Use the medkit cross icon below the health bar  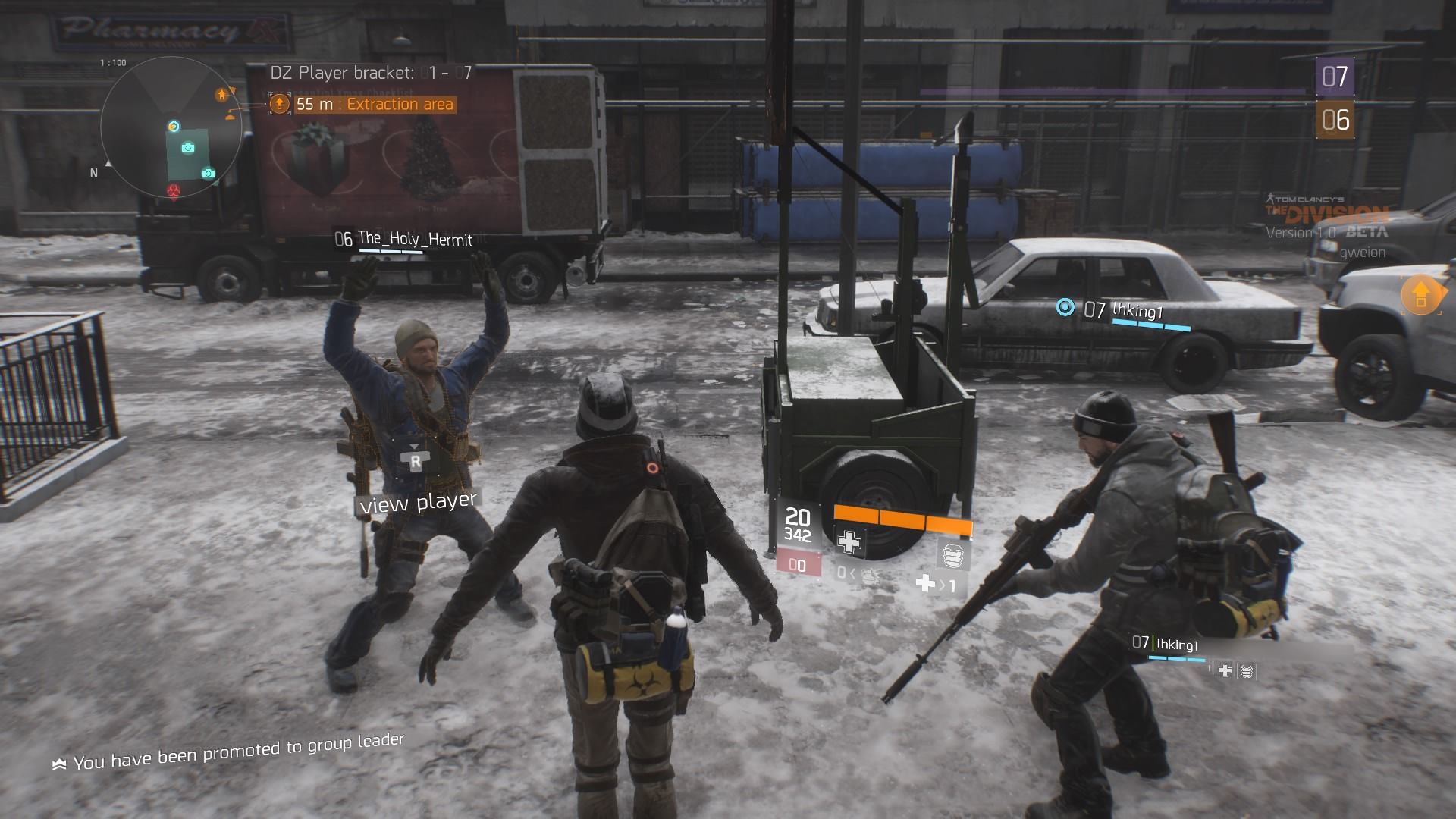pyautogui.click(x=849, y=541)
